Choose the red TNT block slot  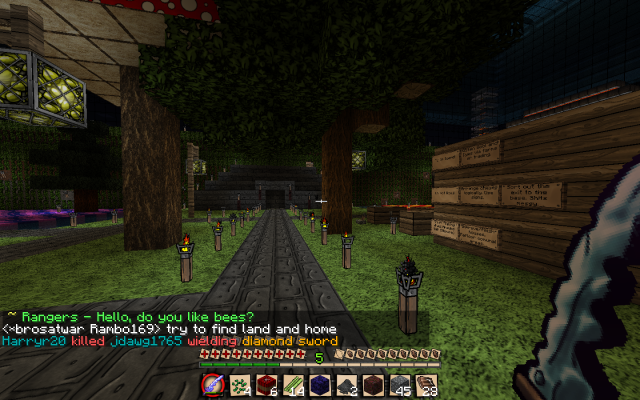click(x=266, y=384)
